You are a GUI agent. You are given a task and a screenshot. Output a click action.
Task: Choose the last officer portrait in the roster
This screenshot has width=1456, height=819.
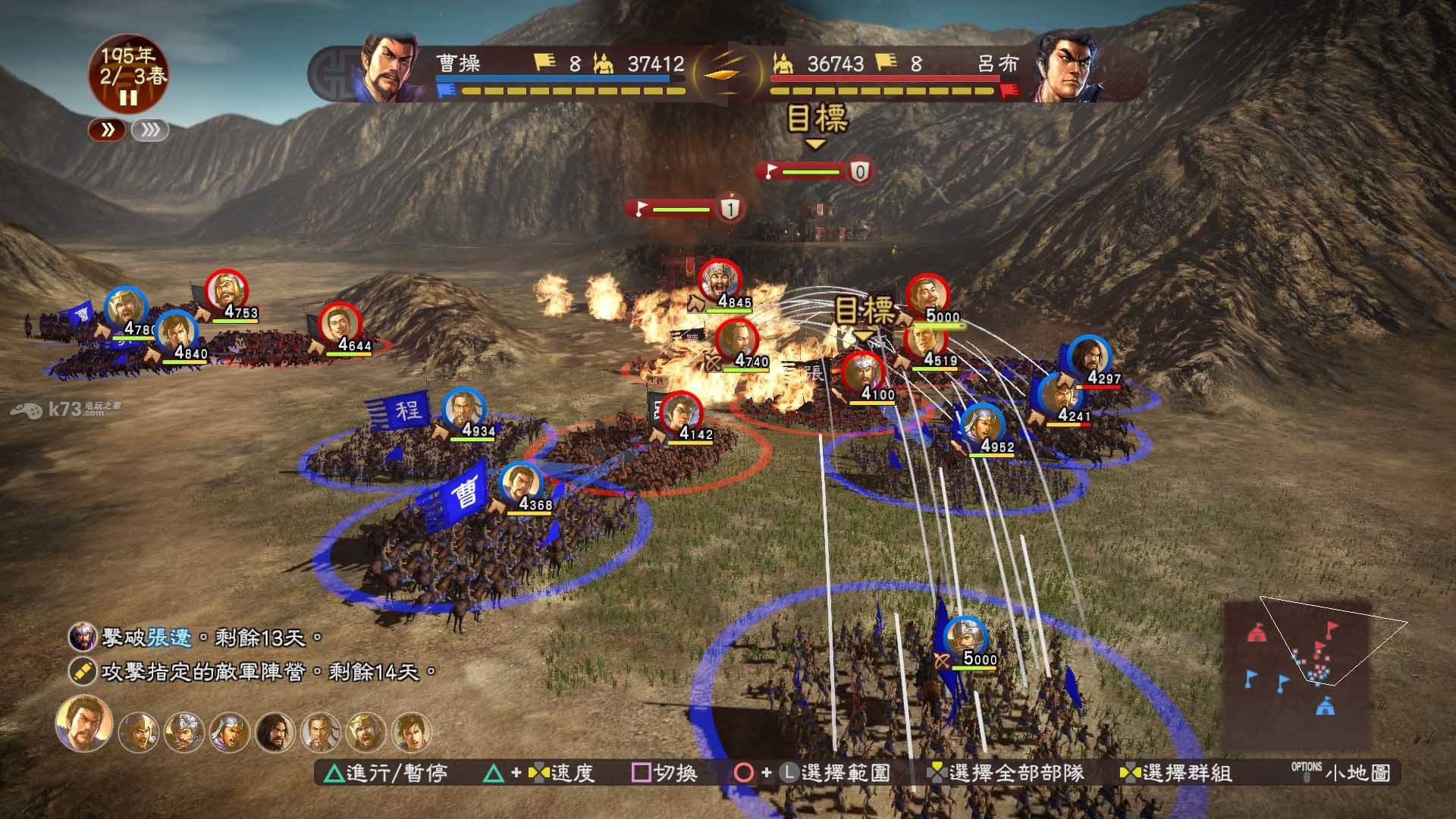click(x=412, y=732)
